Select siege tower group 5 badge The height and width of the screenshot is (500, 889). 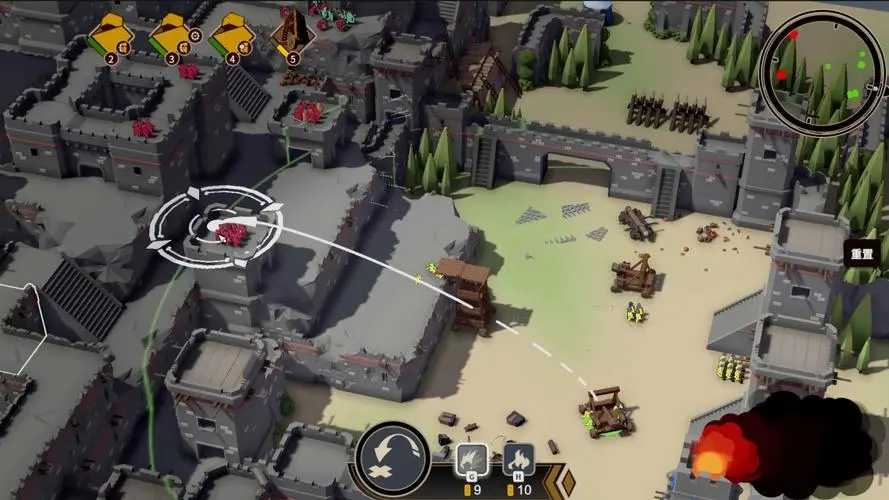click(x=292, y=37)
